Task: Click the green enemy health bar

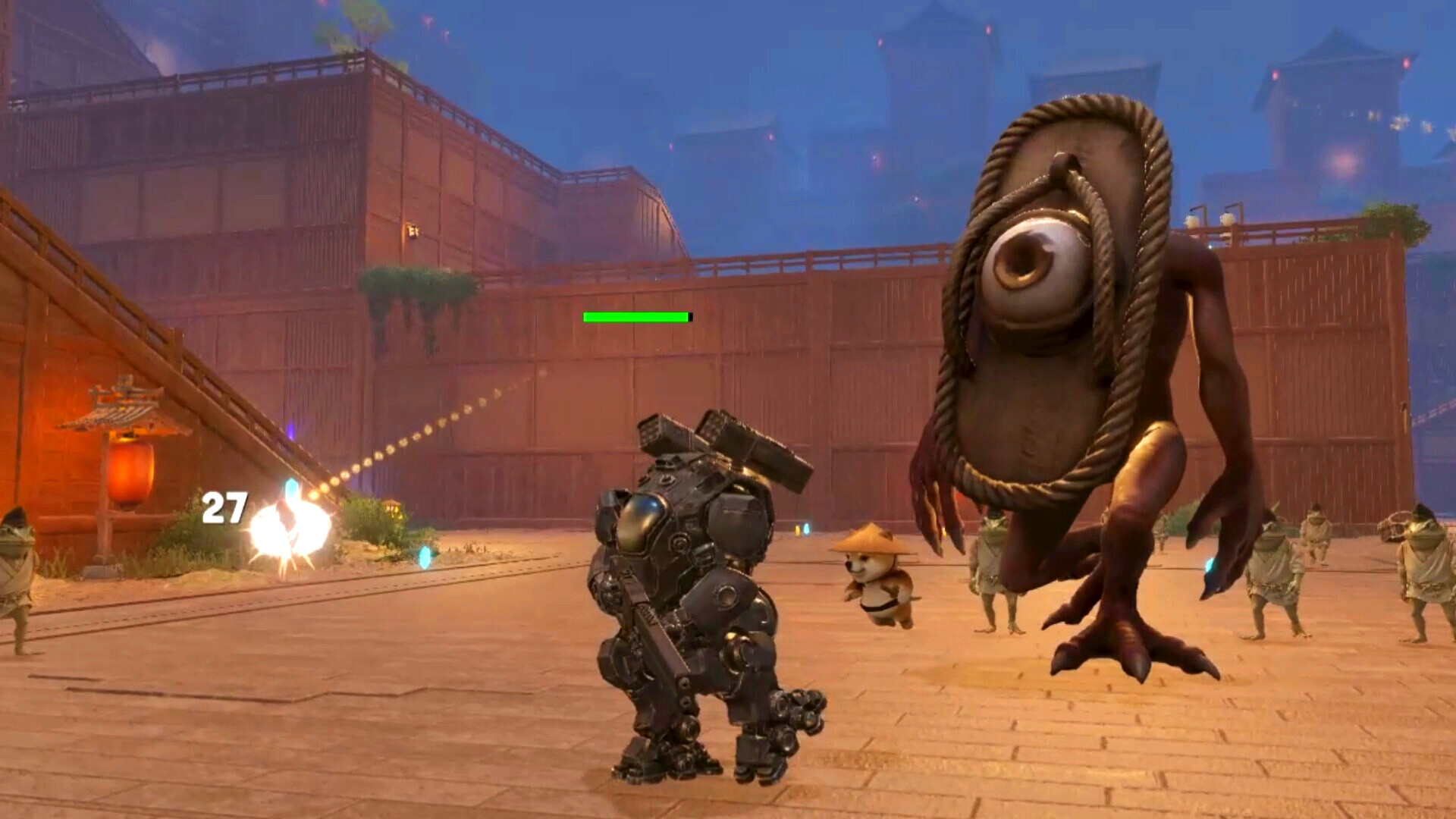Action: (635, 317)
